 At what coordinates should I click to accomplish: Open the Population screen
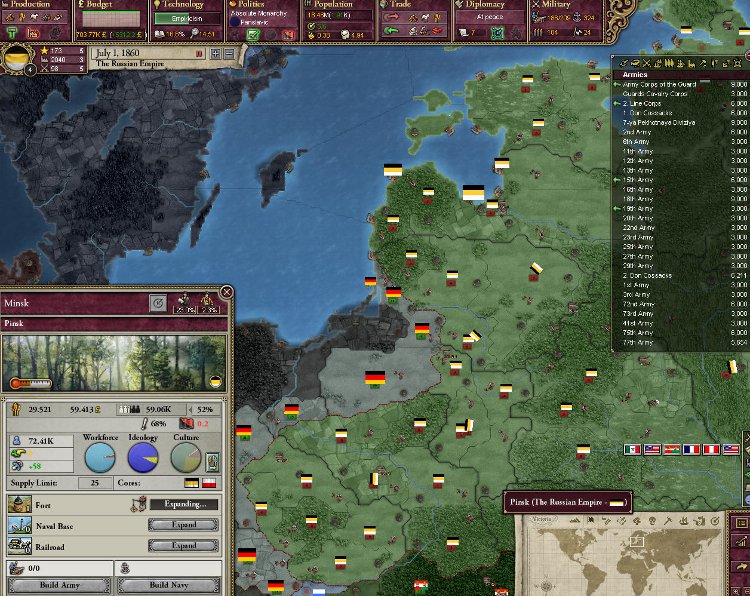click(337, 5)
